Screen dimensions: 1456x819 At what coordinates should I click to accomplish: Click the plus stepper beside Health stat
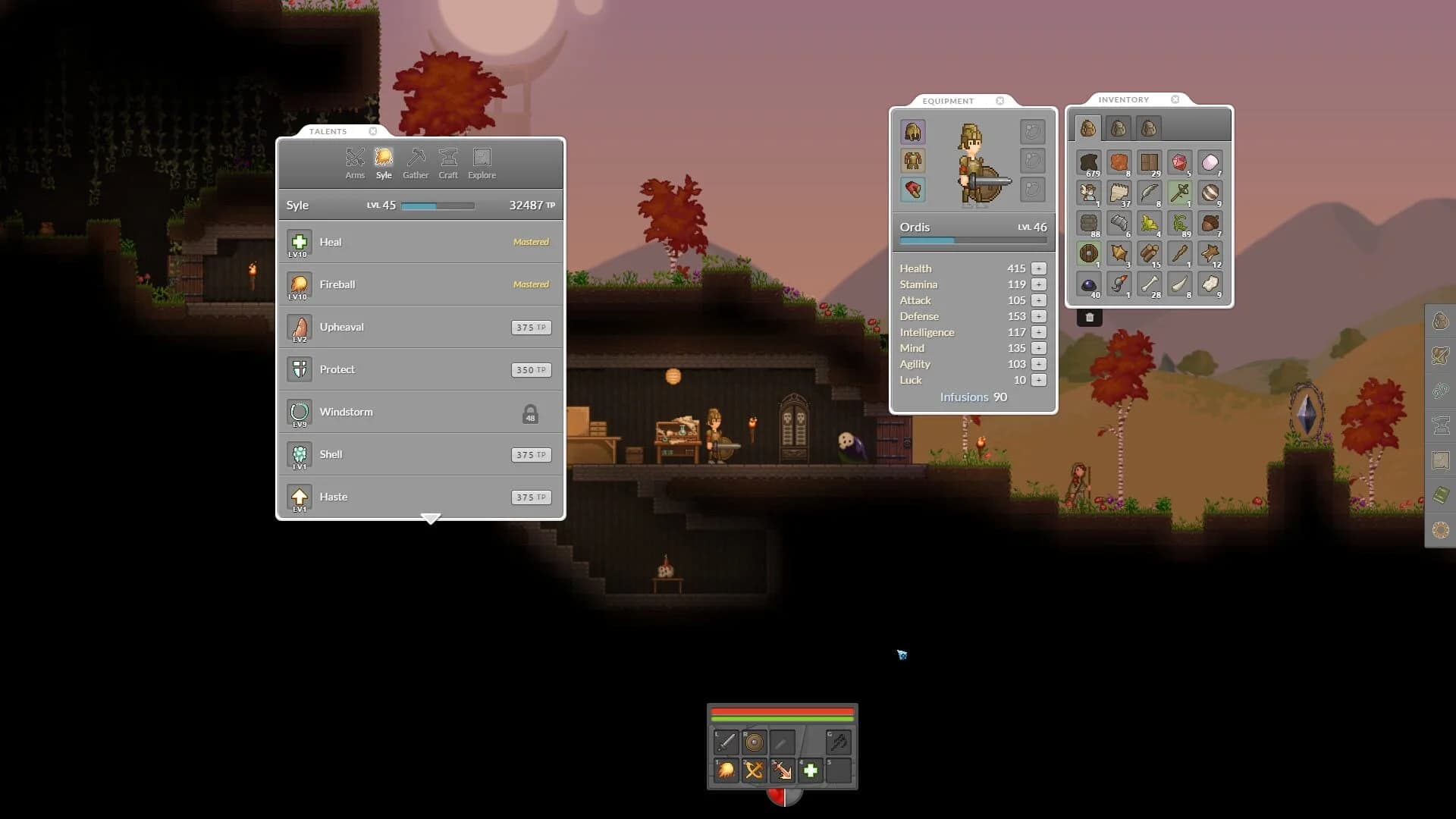1038,268
